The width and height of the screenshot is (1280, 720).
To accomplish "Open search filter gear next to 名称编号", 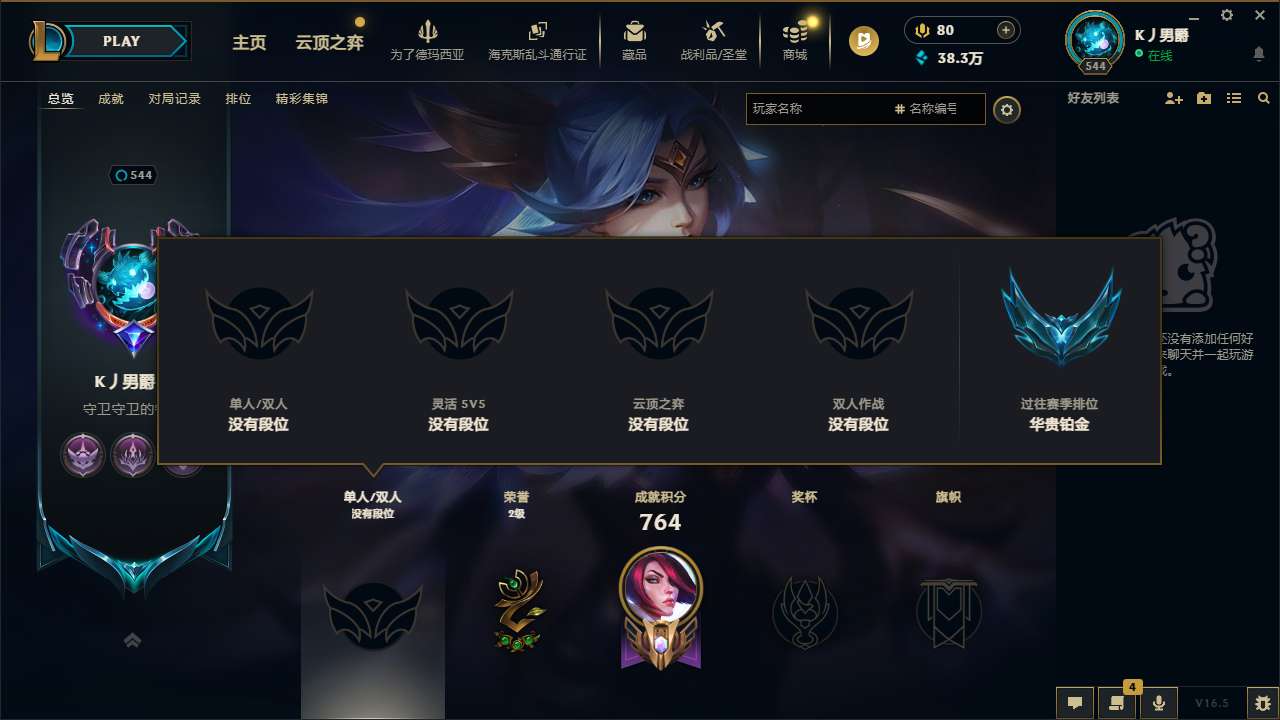I will coord(1007,110).
